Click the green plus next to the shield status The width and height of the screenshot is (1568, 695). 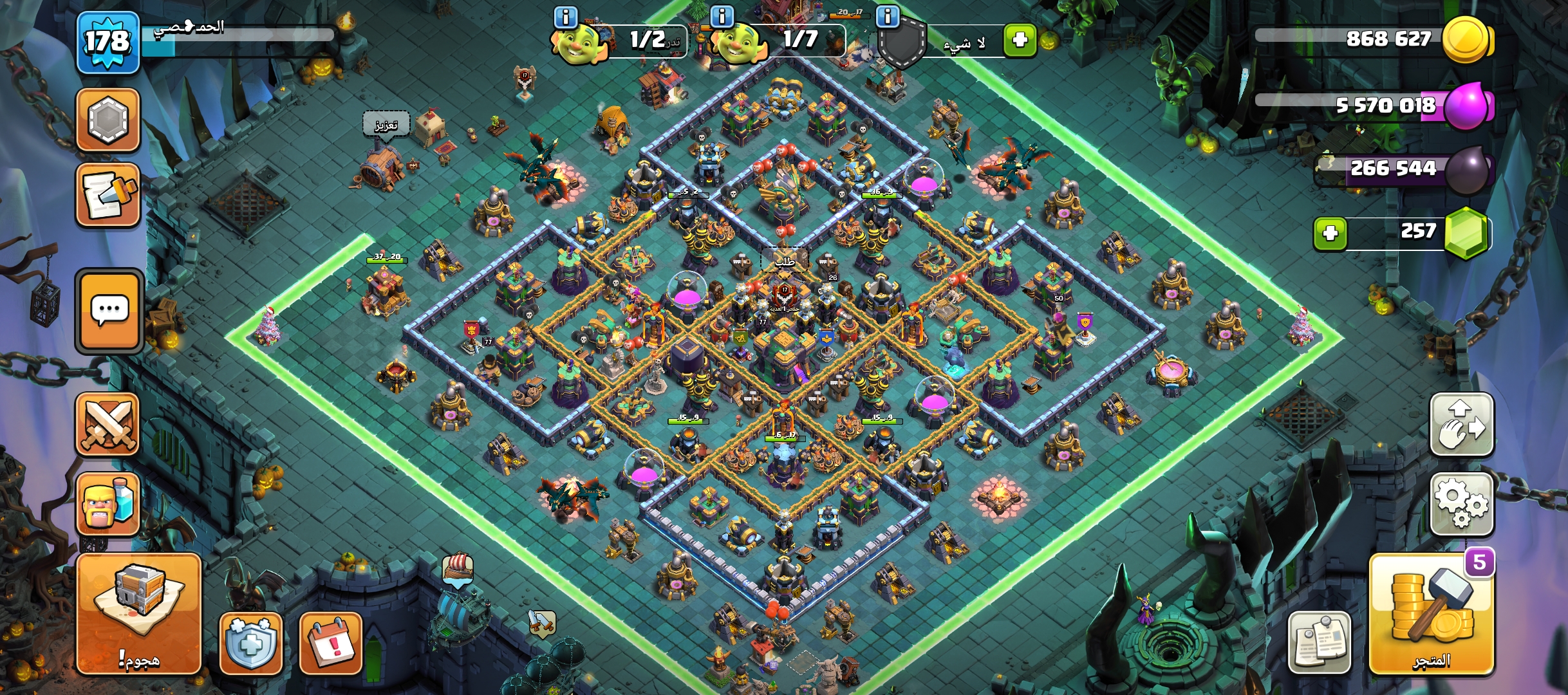(x=1020, y=41)
